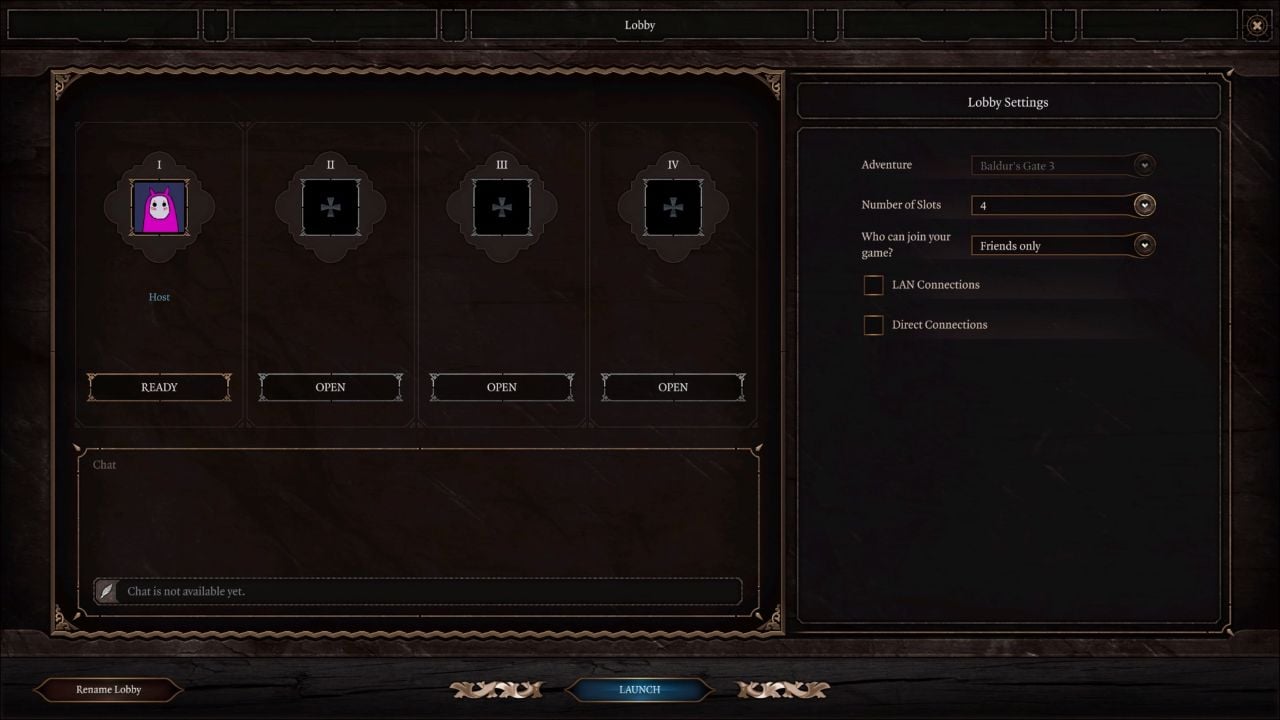
Task: Click the plus icon in slot IV
Action: click(673, 207)
